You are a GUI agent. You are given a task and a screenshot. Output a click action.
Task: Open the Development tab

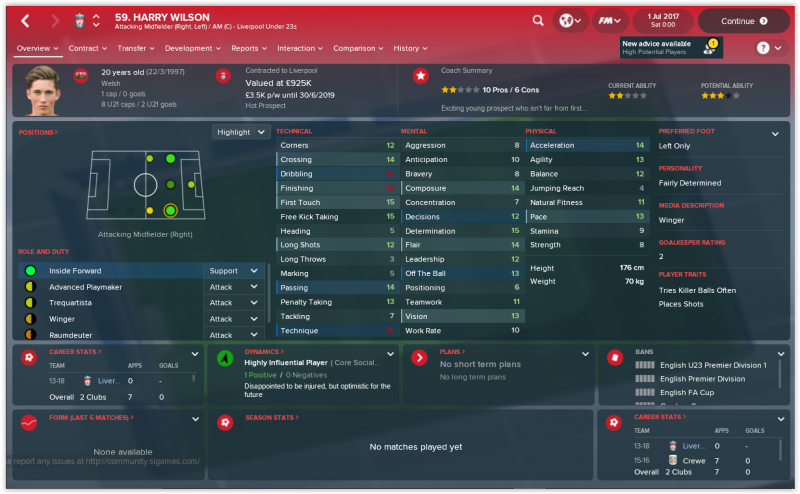coord(192,48)
